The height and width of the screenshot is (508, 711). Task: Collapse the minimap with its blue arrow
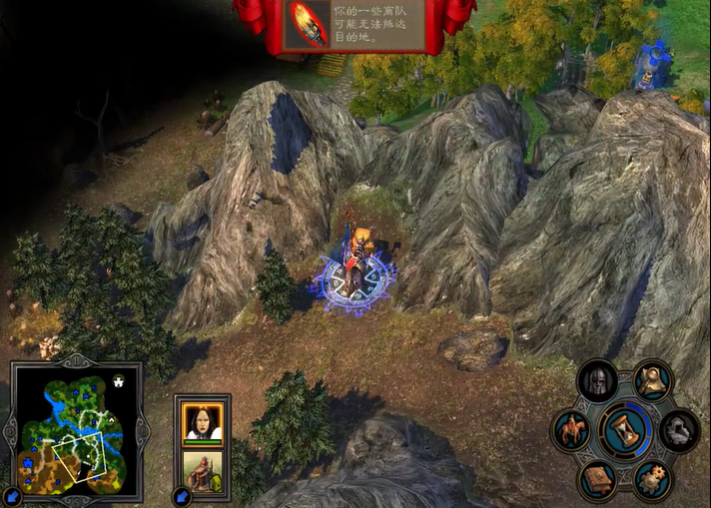click(x=11, y=496)
